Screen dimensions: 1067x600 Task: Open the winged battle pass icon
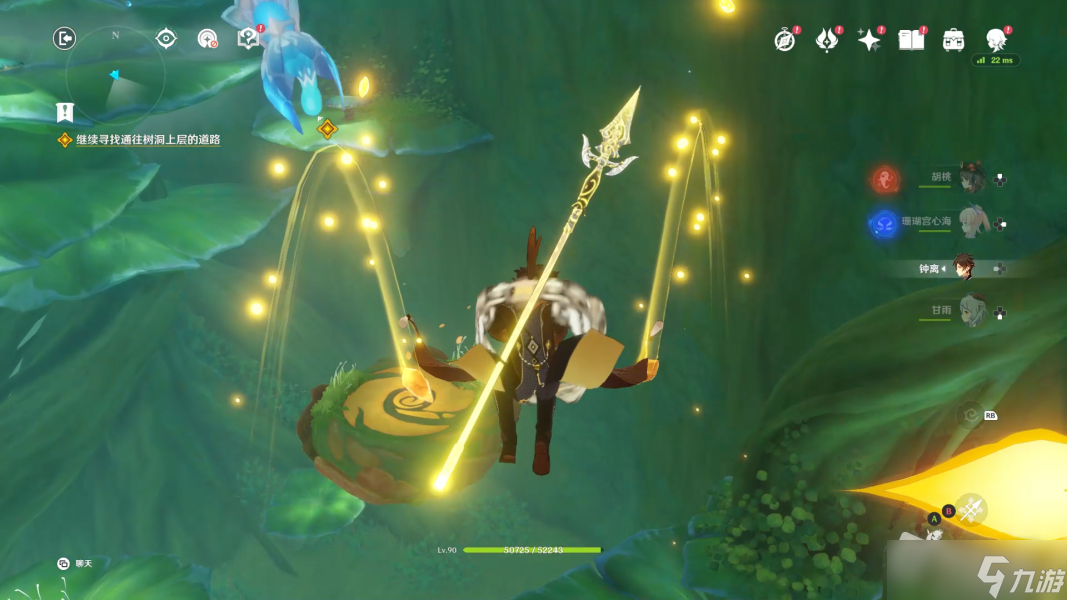tap(827, 40)
